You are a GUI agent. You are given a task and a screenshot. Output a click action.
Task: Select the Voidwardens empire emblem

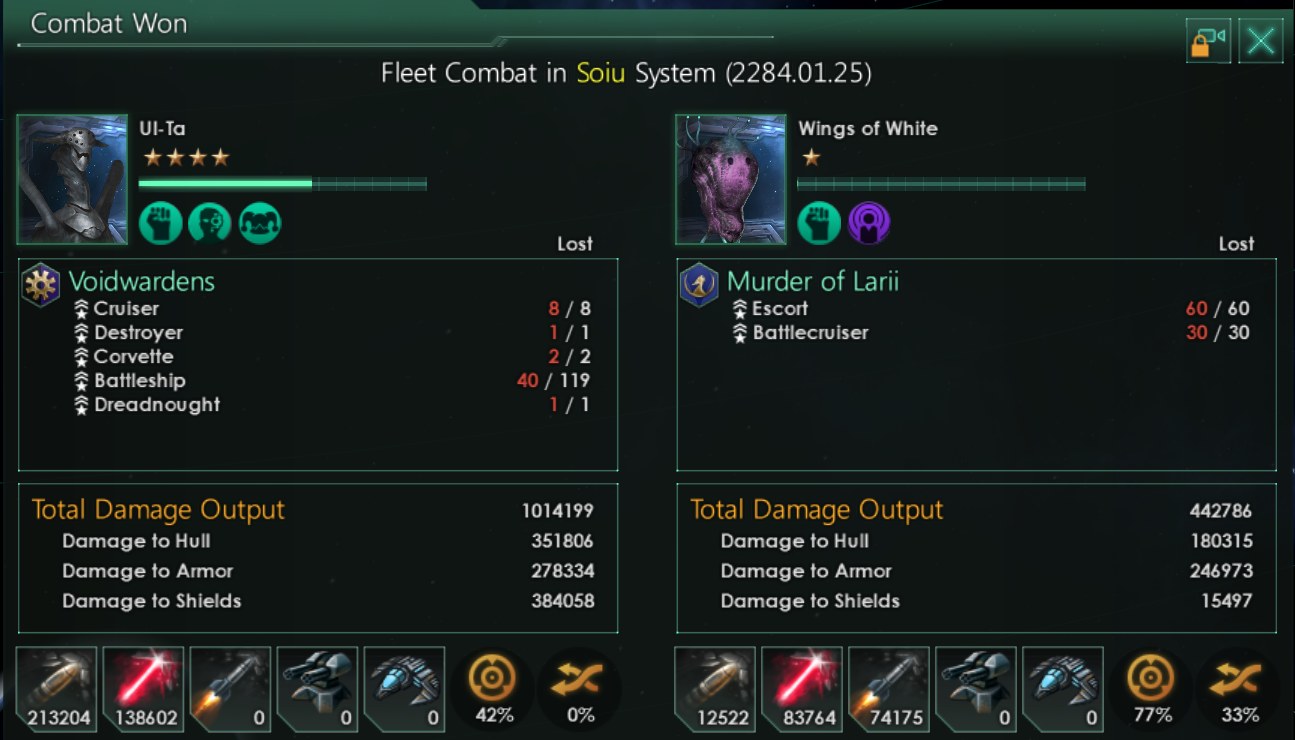click(42, 285)
